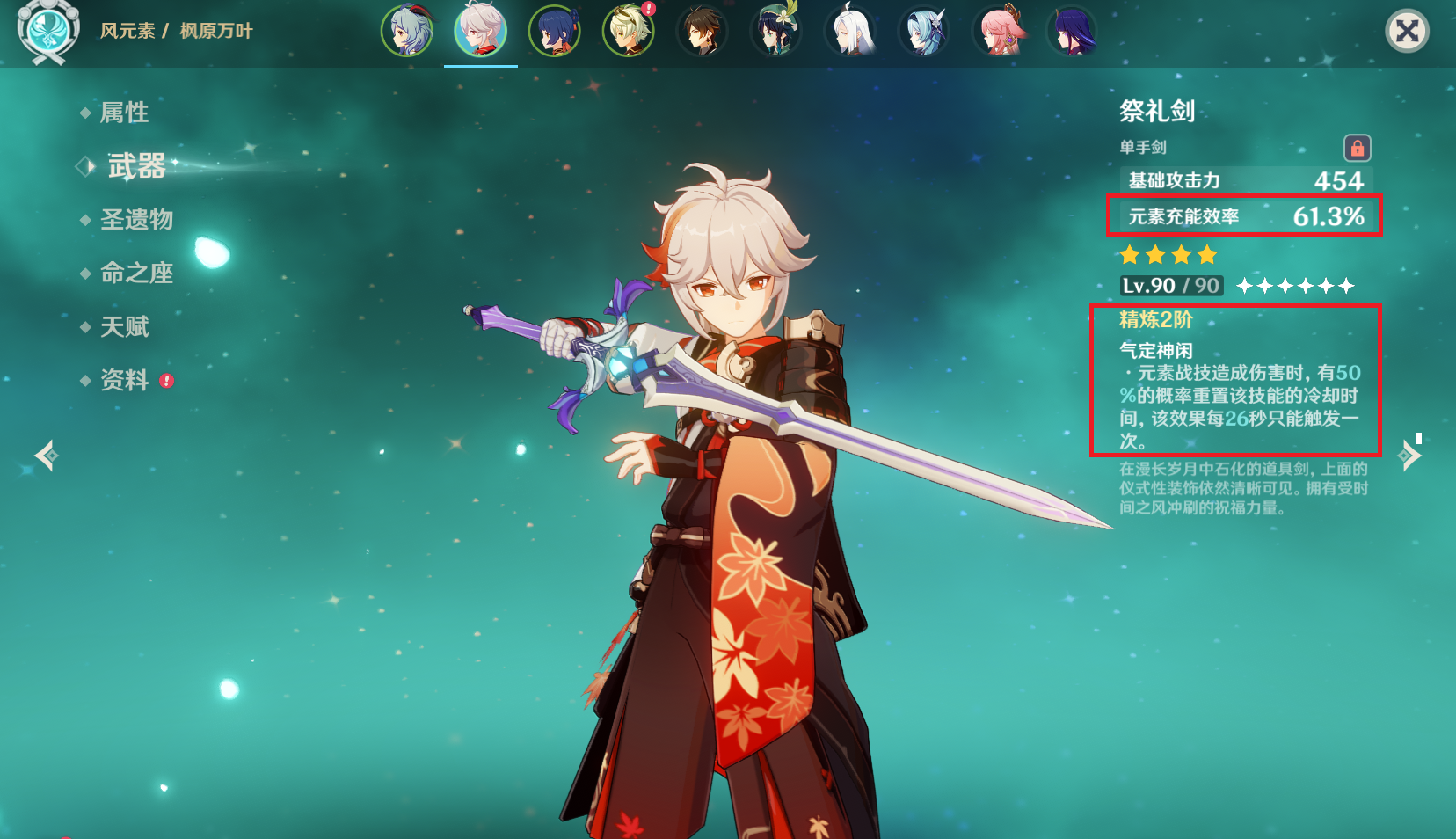The height and width of the screenshot is (839, 1456).
Task: Select Venti's portrait
Action: coord(775,31)
